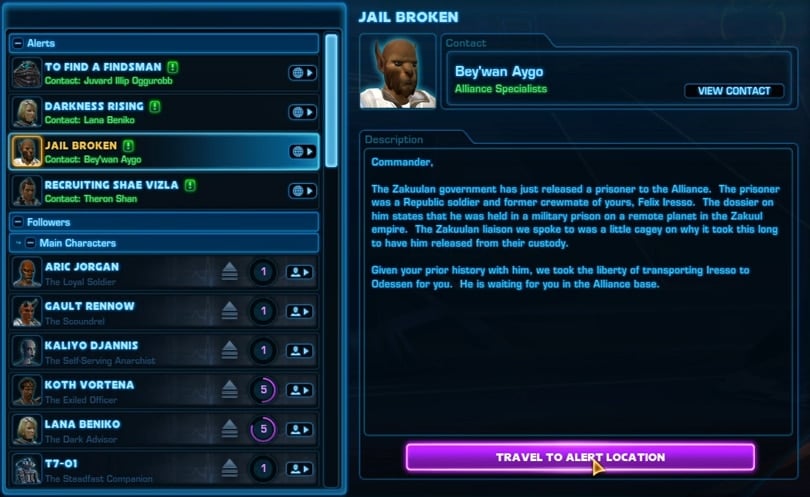The height and width of the screenshot is (497, 810).
Task: Pick Lana Beniko in Main Characters
Action: (x=120, y=430)
